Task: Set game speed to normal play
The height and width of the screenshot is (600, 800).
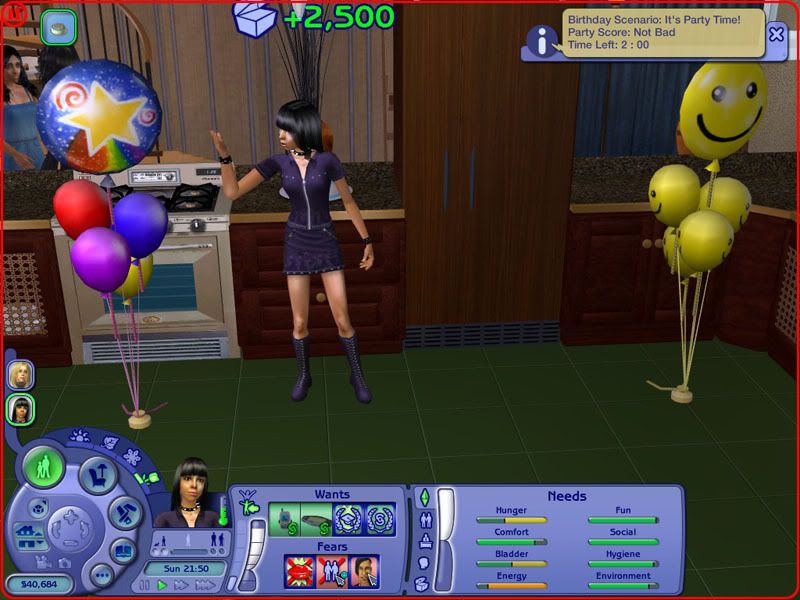Action: tap(162, 585)
